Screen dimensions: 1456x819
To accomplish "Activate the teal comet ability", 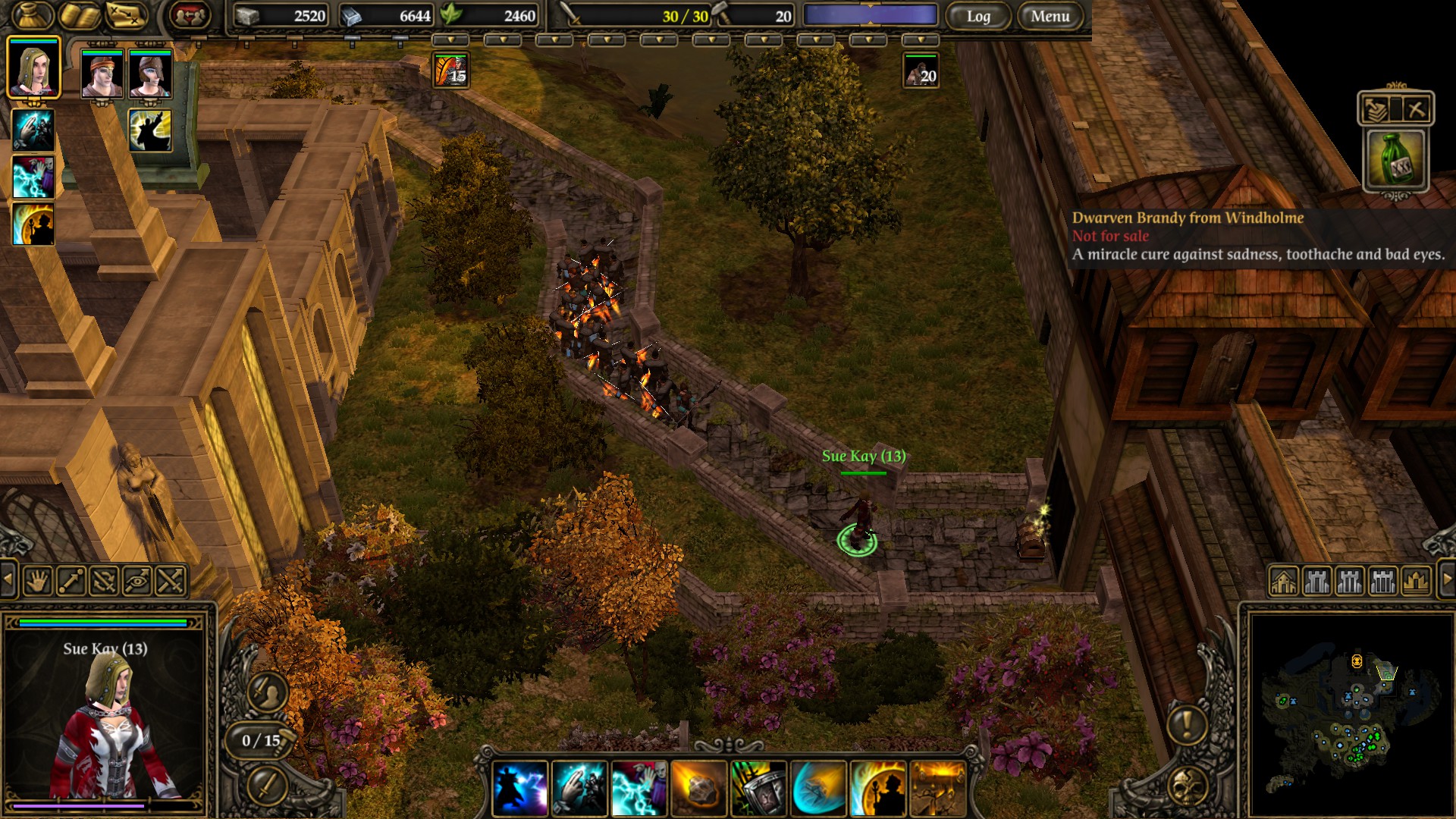I will pyautogui.click(x=818, y=789).
